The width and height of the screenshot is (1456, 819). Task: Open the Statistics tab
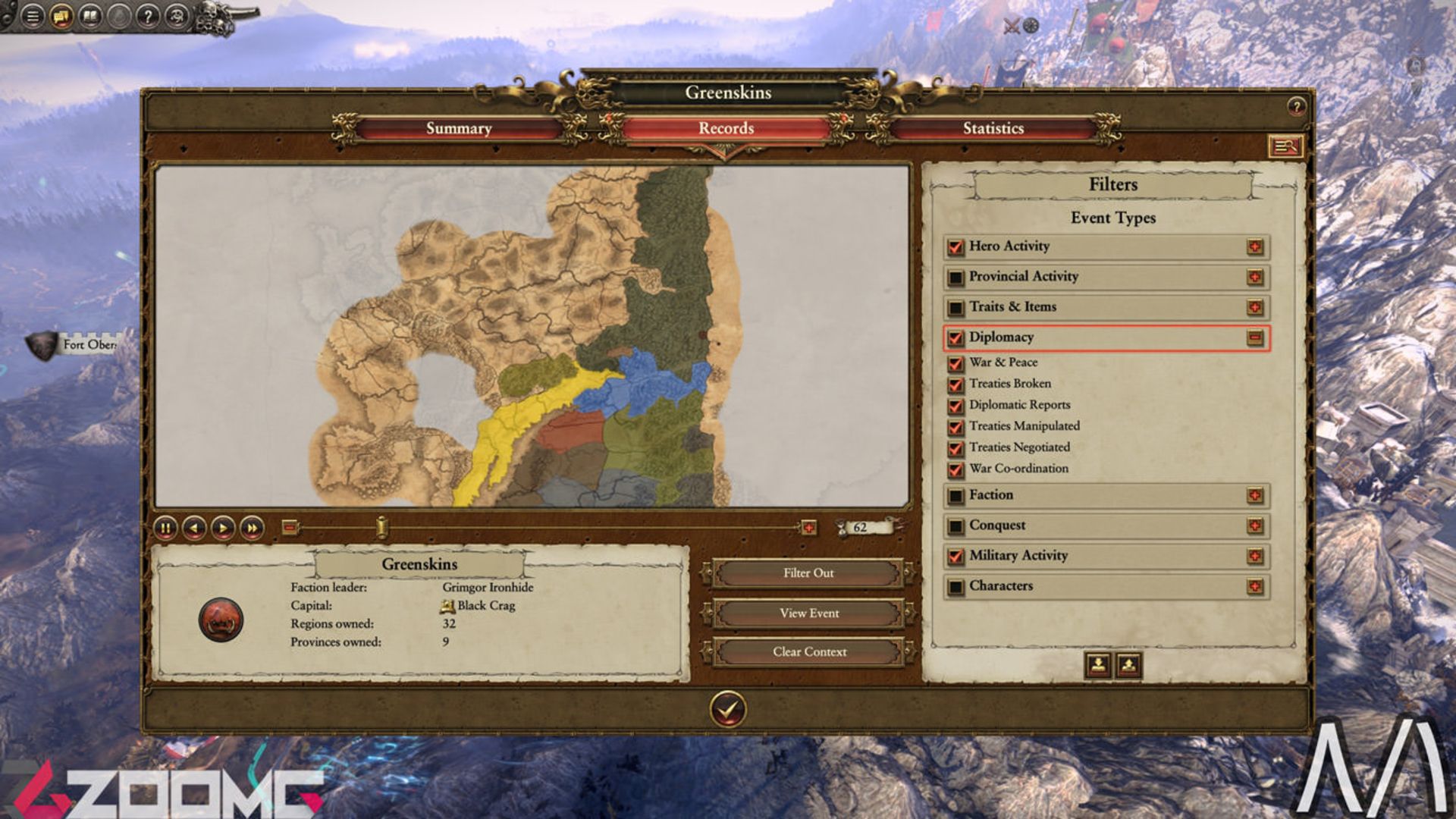(x=993, y=128)
